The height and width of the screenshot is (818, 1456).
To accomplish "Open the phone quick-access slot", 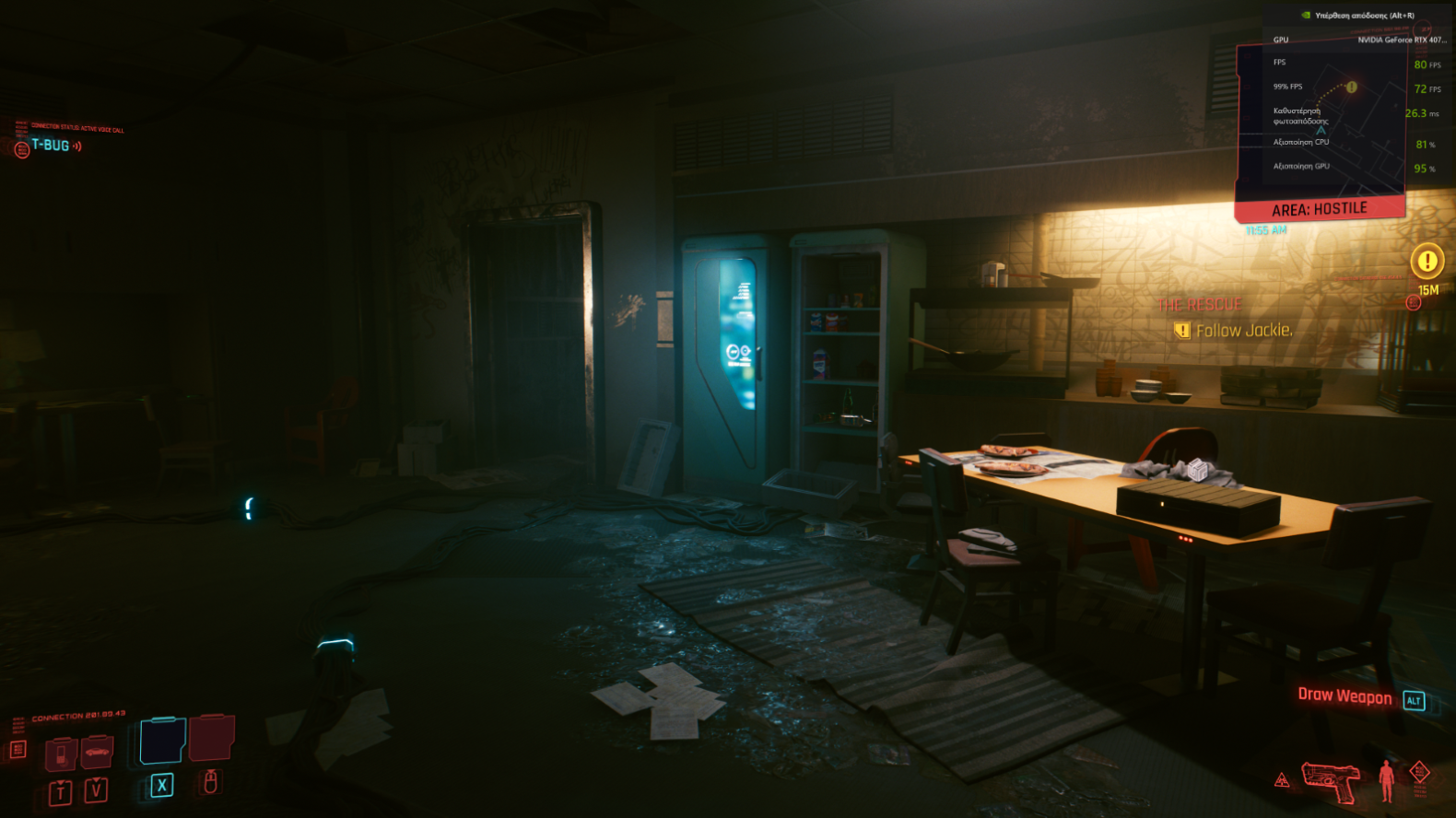I will (x=61, y=754).
